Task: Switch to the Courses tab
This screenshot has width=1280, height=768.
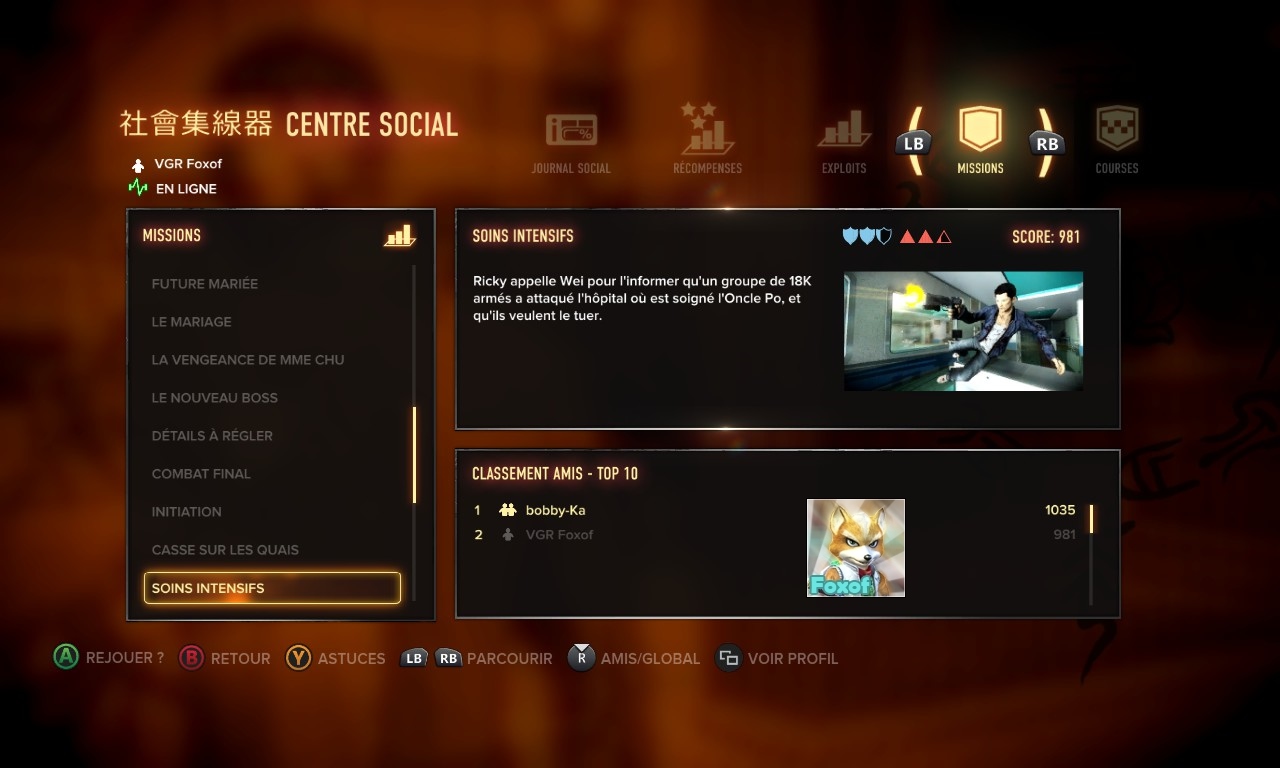Action: pyautogui.click(x=1117, y=140)
